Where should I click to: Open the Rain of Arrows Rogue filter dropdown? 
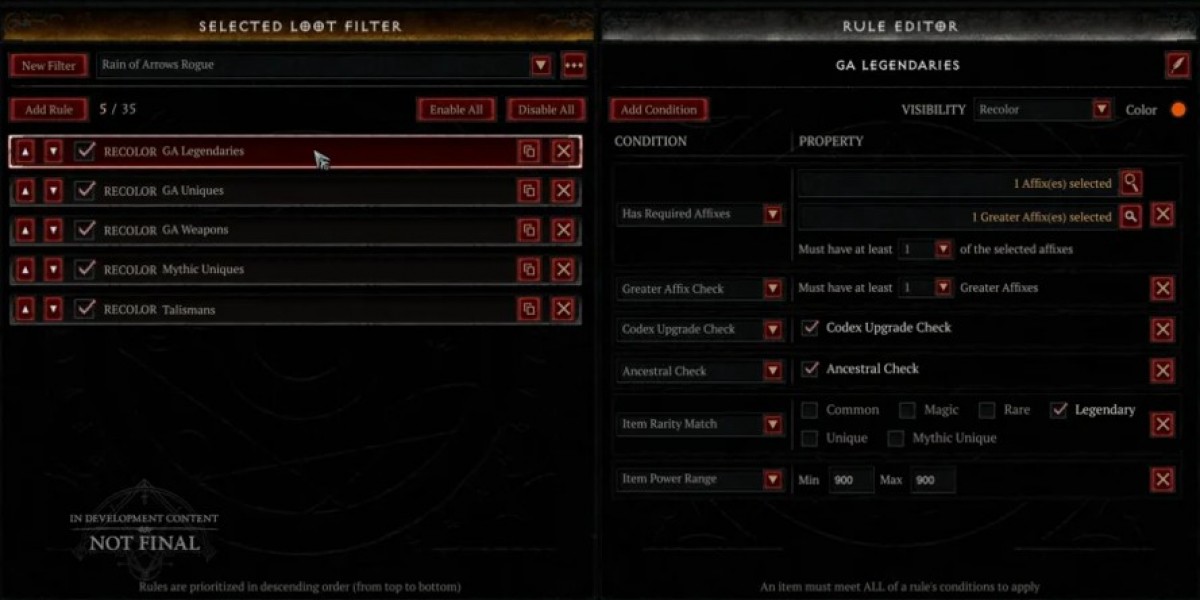540,65
